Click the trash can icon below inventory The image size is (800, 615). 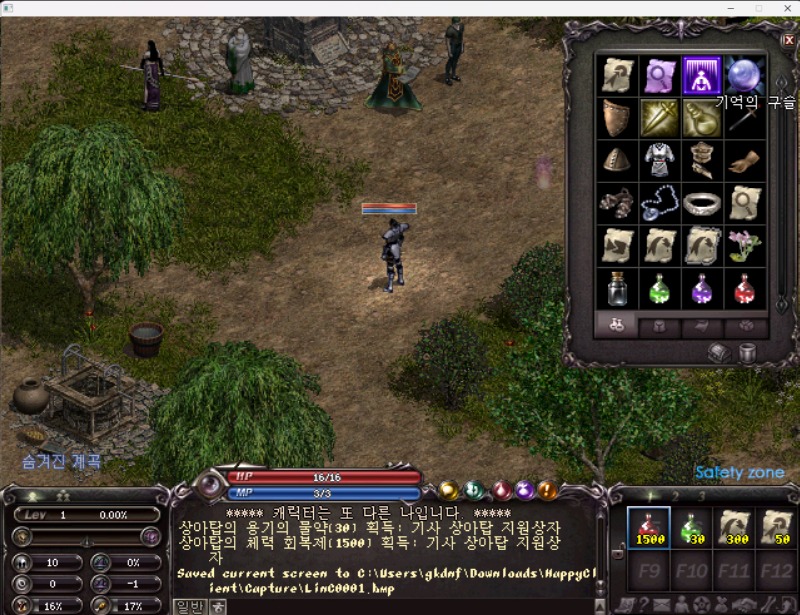747,352
